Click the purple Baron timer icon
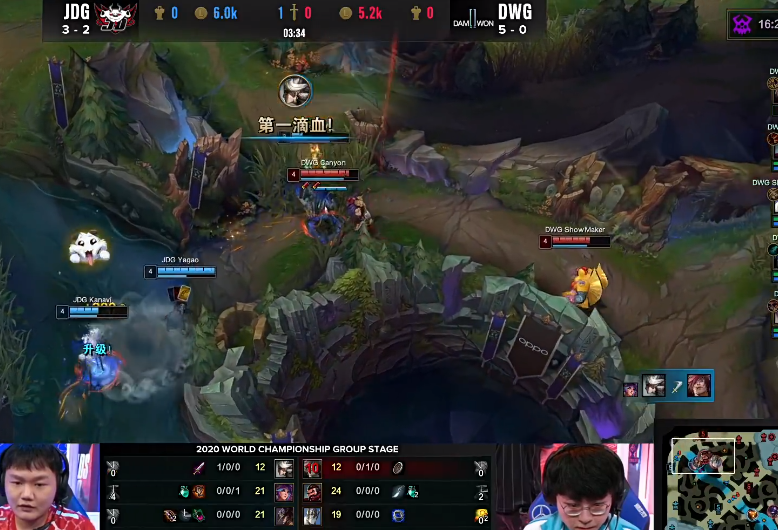 pos(744,22)
